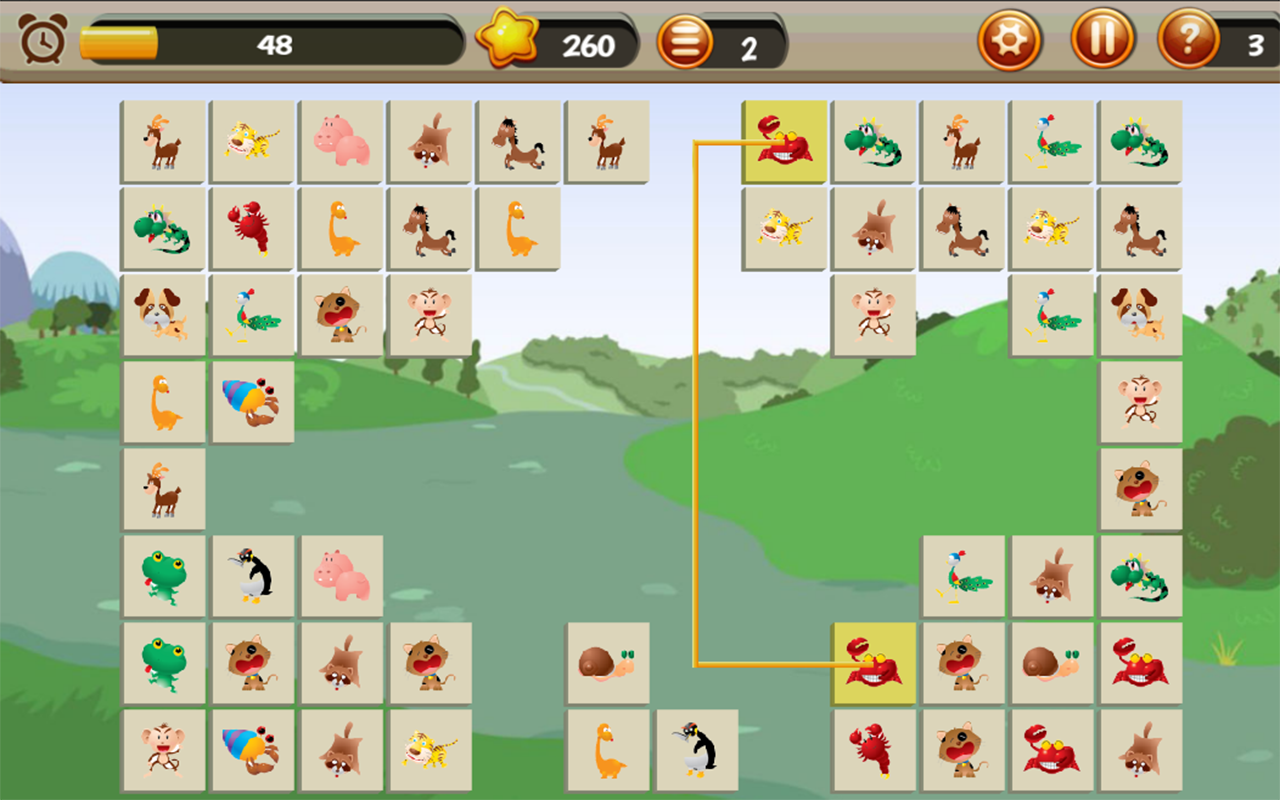Click the penguin tile near the bottom center
The width and height of the screenshot is (1280, 800).
tap(697, 751)
